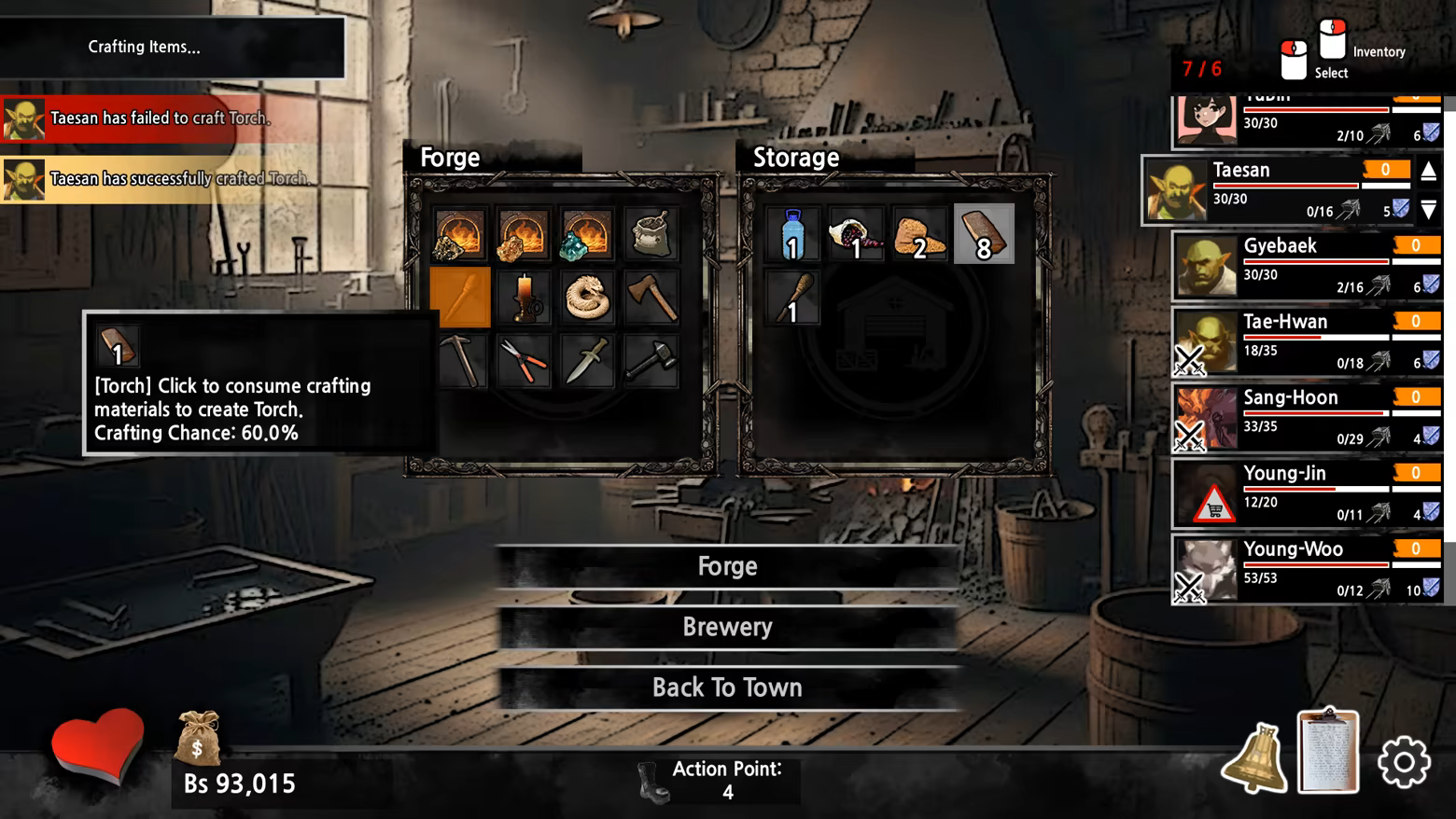Screen dimensions: 1456x819
Task: Select Gyebaek in the party list
Action: point(1307,266)
